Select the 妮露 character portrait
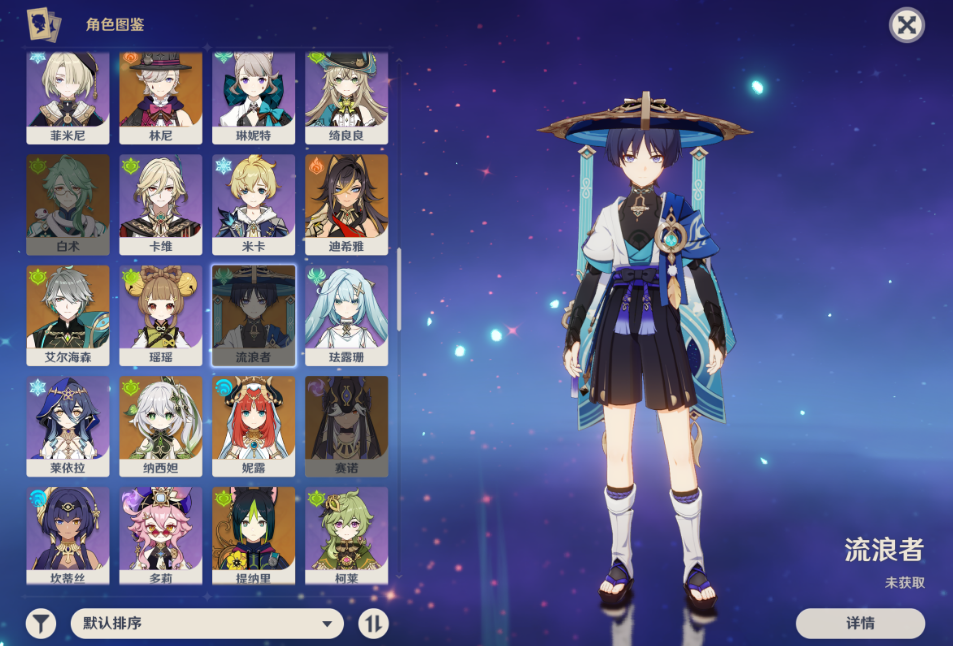This screenshot has width=953, height=646. point(254,425)
